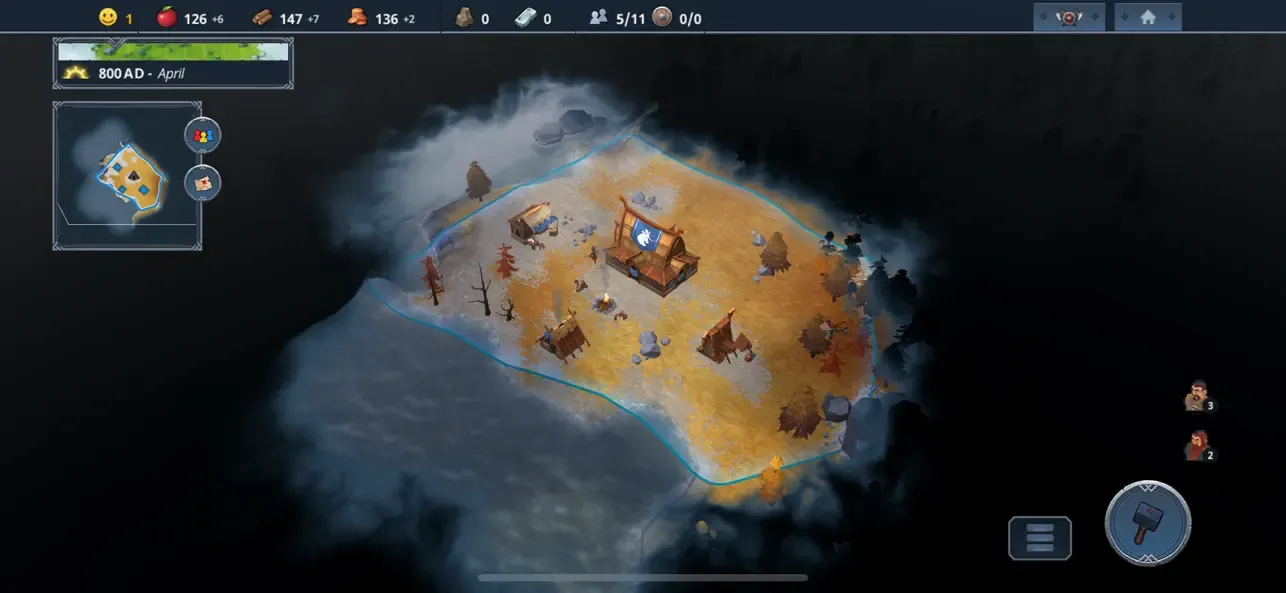Open the shield and axes military tab
Image resolution: width=1286 pixels, height=593 pixels.
1069,17
